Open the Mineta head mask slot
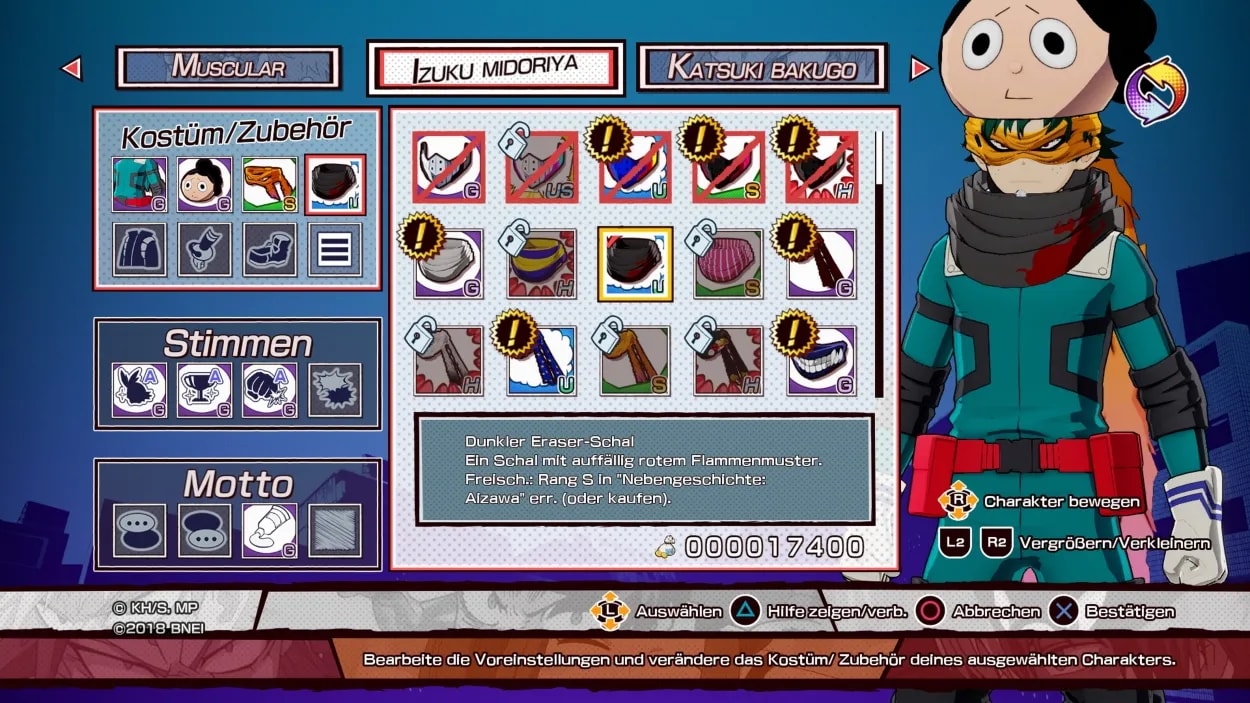 [205, 184]
